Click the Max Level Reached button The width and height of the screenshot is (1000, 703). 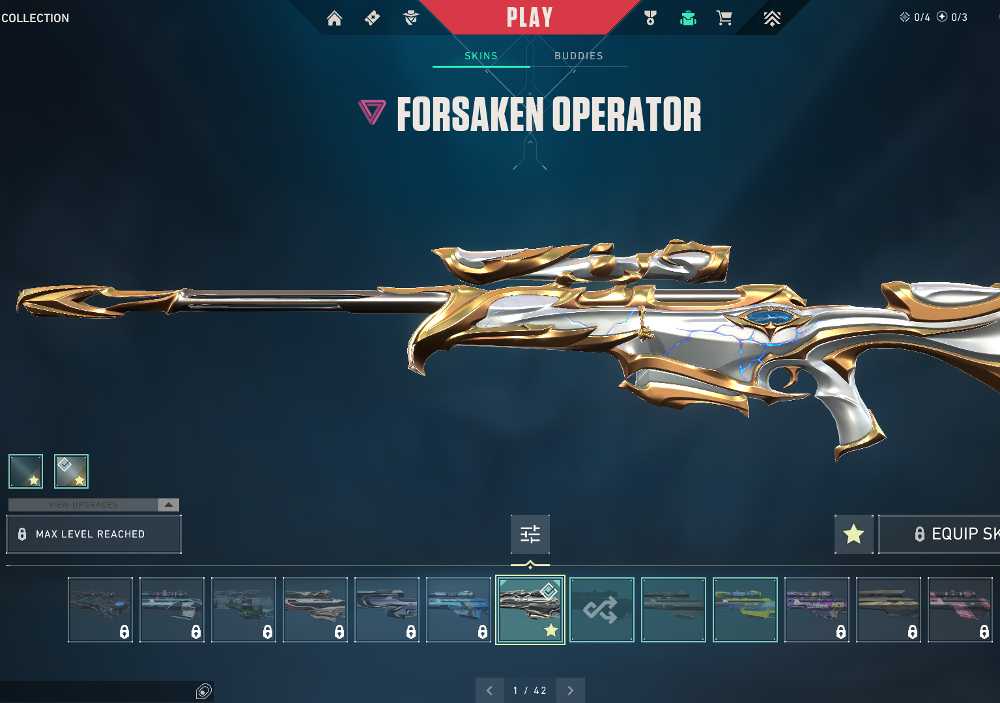coord(94,534)
